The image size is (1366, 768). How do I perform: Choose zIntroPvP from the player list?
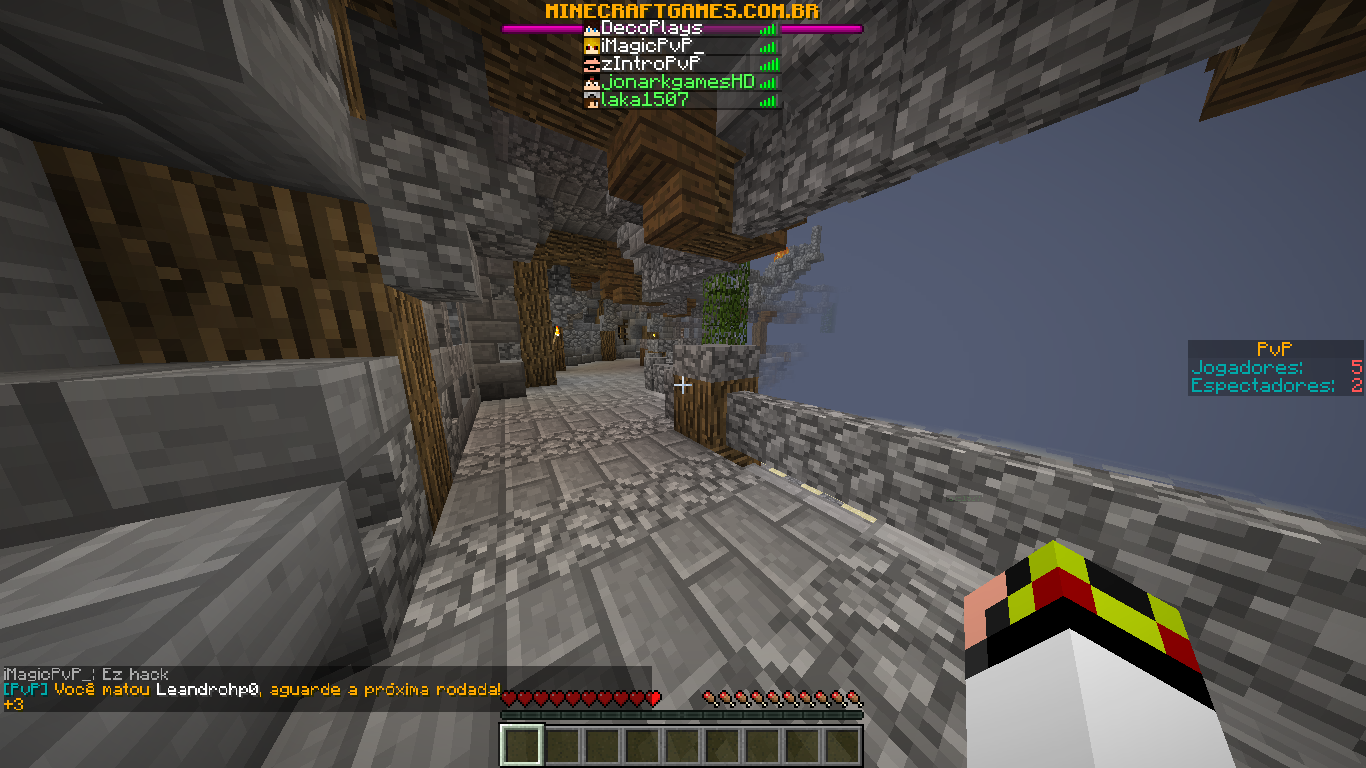(650, 64)
